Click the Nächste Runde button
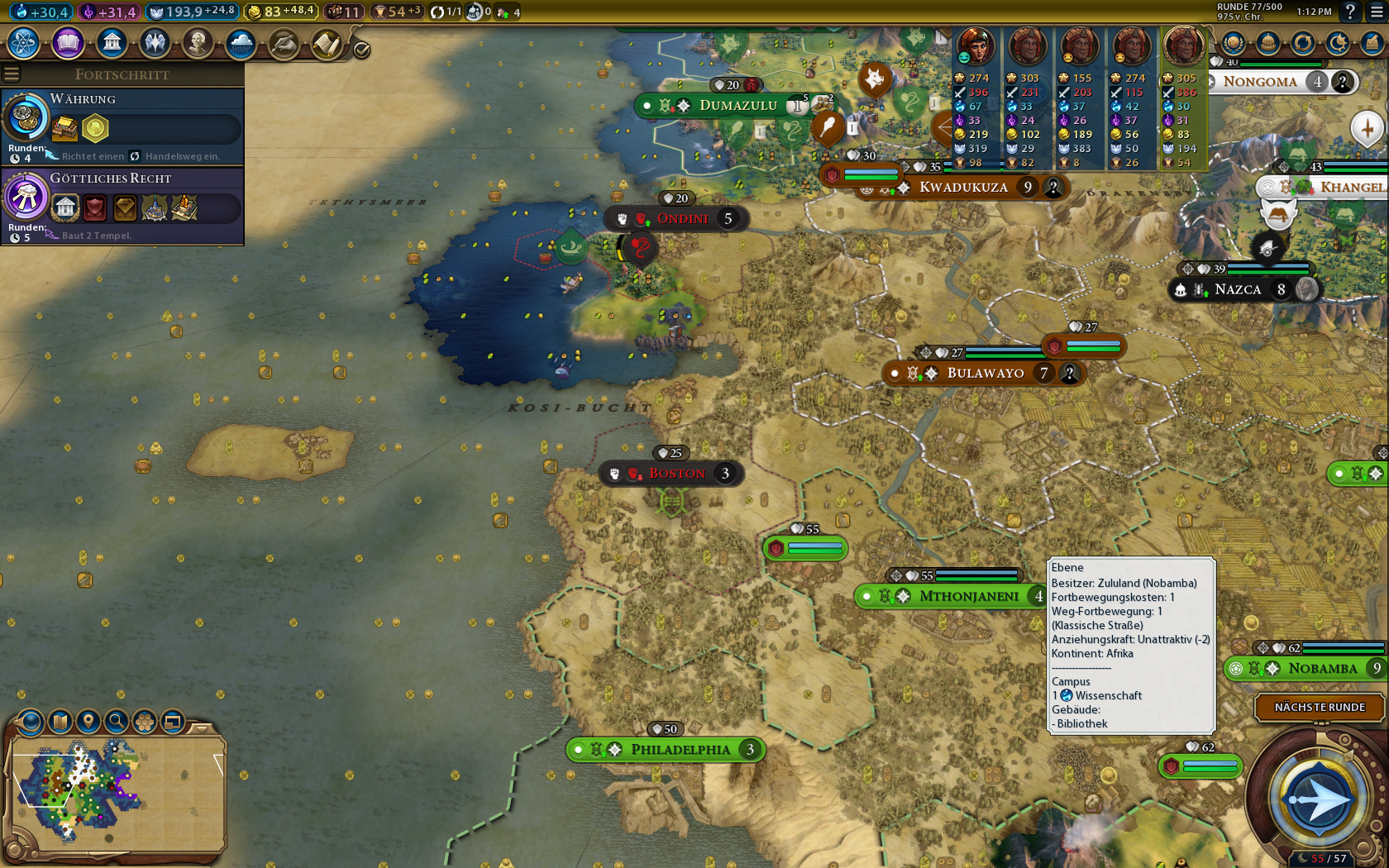 coord(1320,708)
